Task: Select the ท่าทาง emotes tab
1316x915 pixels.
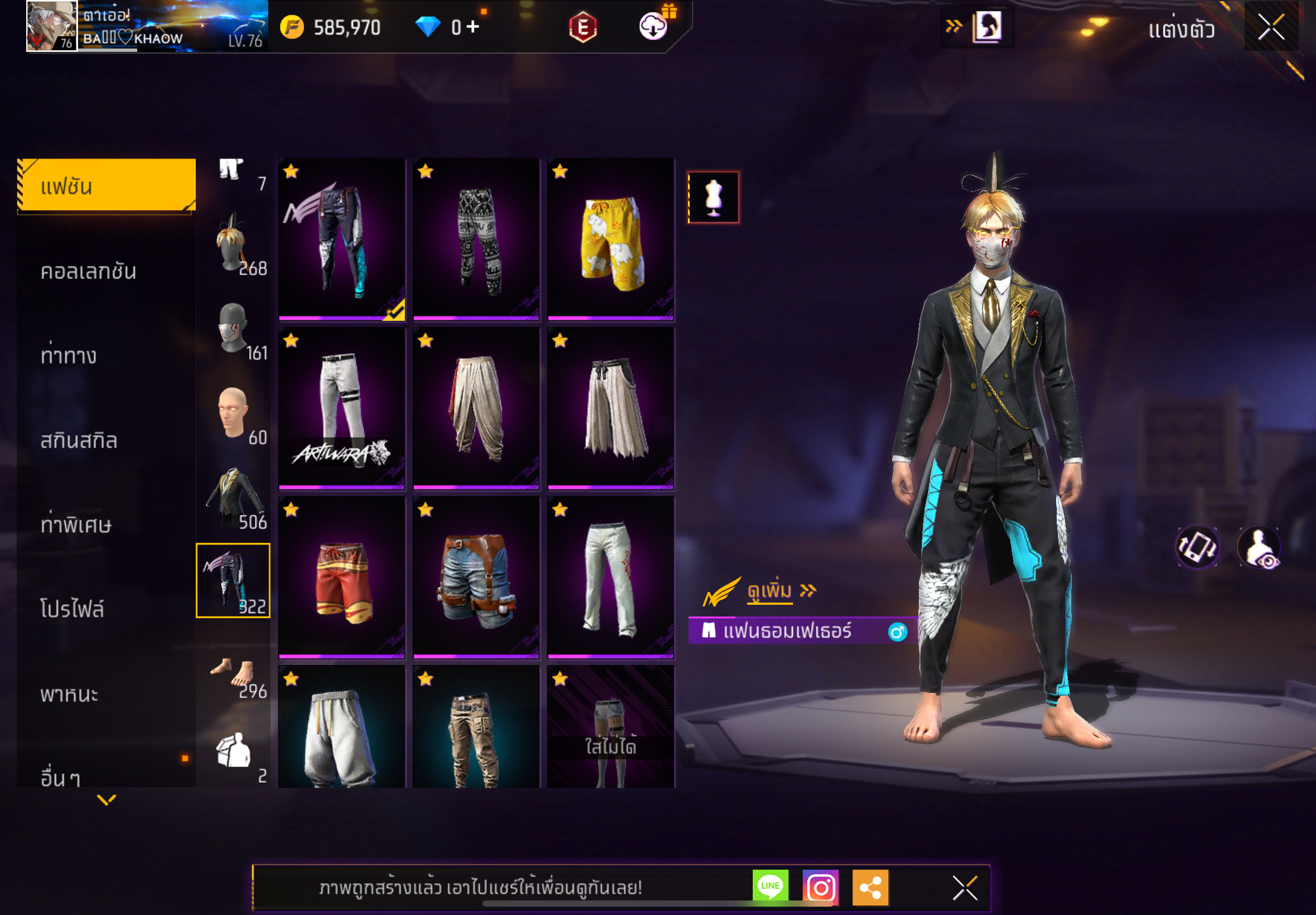Action: (69, 355)
